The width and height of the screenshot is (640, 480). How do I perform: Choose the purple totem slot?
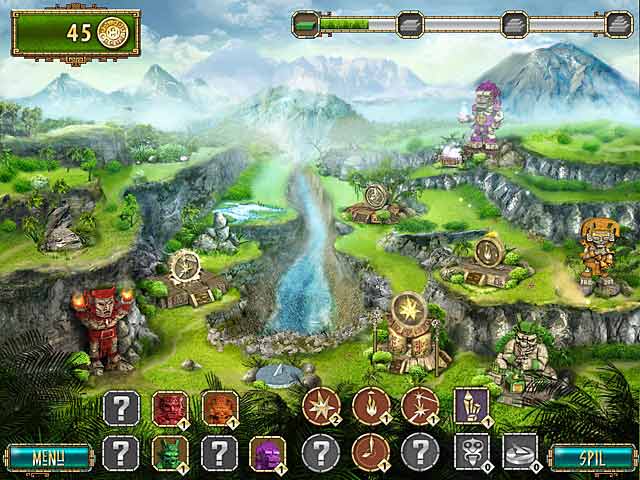267,453
